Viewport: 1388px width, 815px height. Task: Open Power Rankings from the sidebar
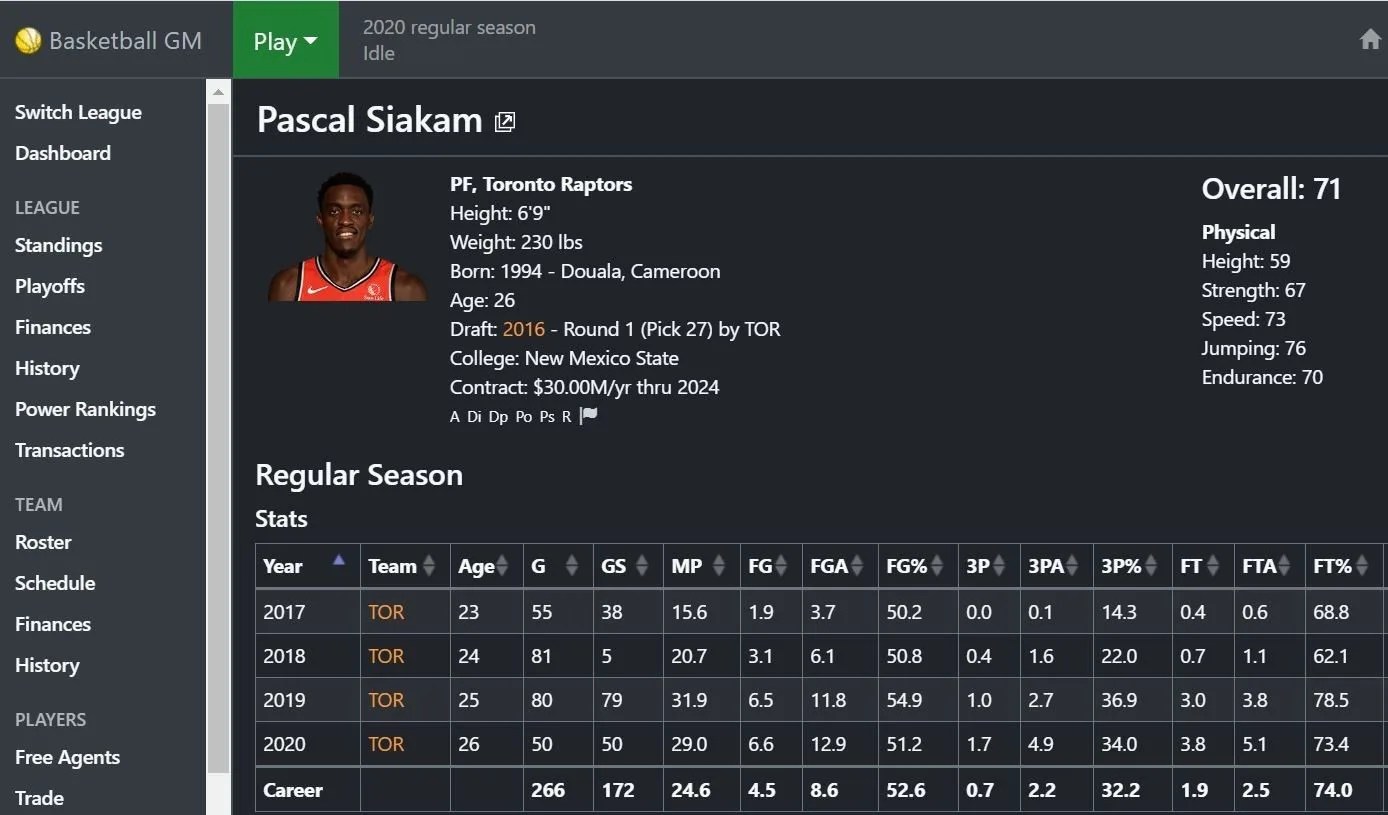pos(85,409)
